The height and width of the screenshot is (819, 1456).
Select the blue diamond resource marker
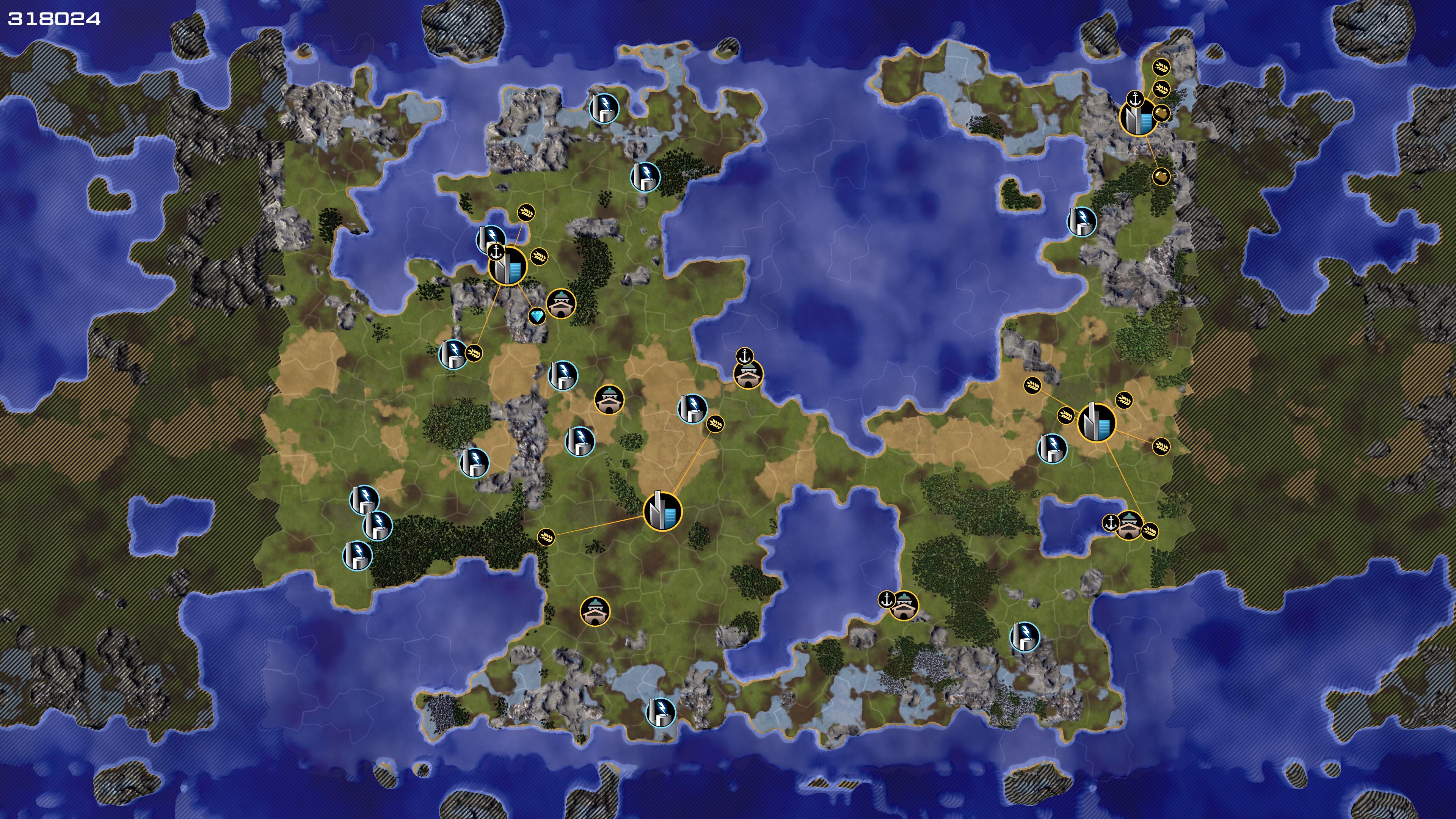click(x=537, y=316)
